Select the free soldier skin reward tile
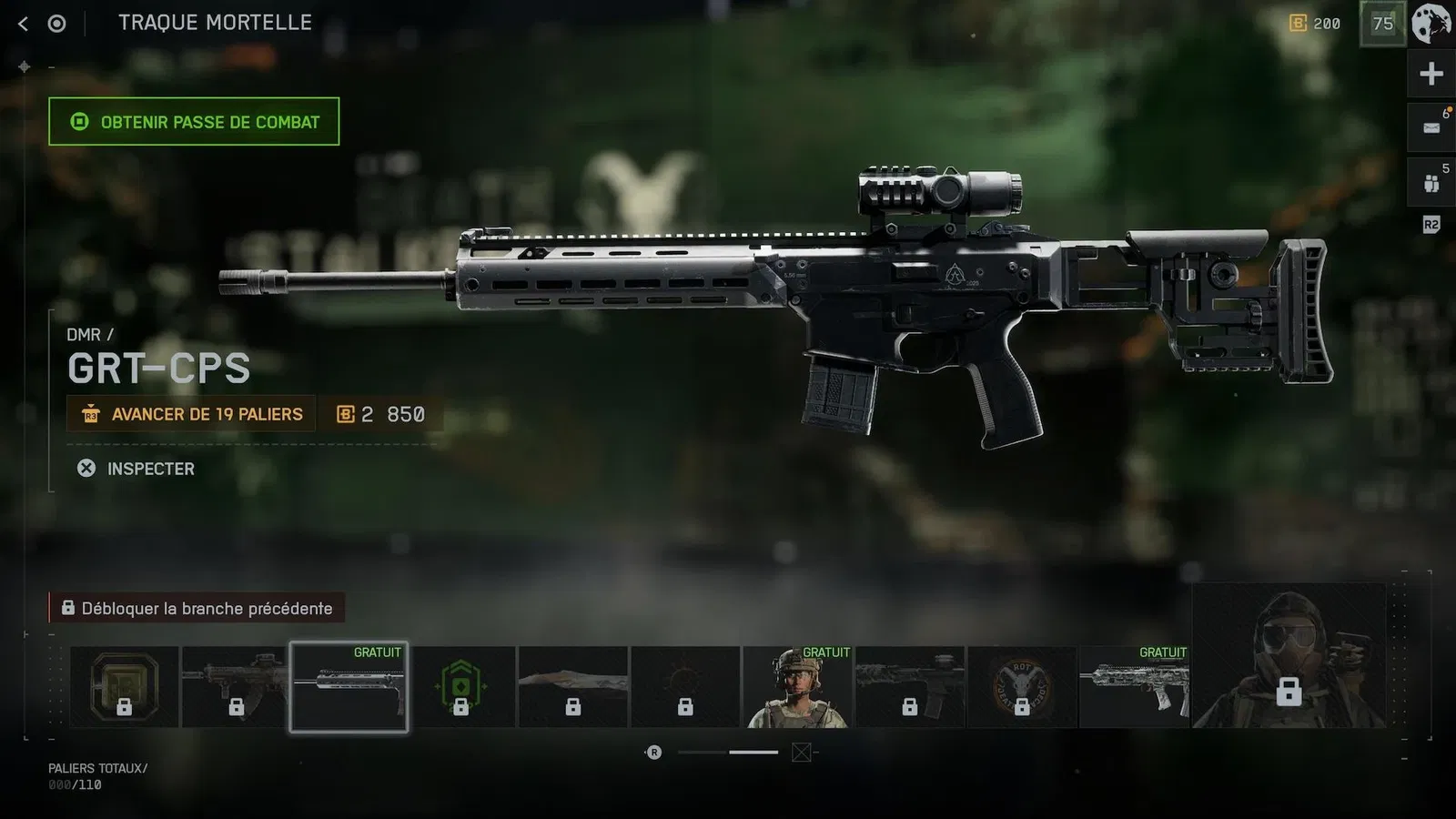Viewport: 1456px width, 819px height. point(797,687)
